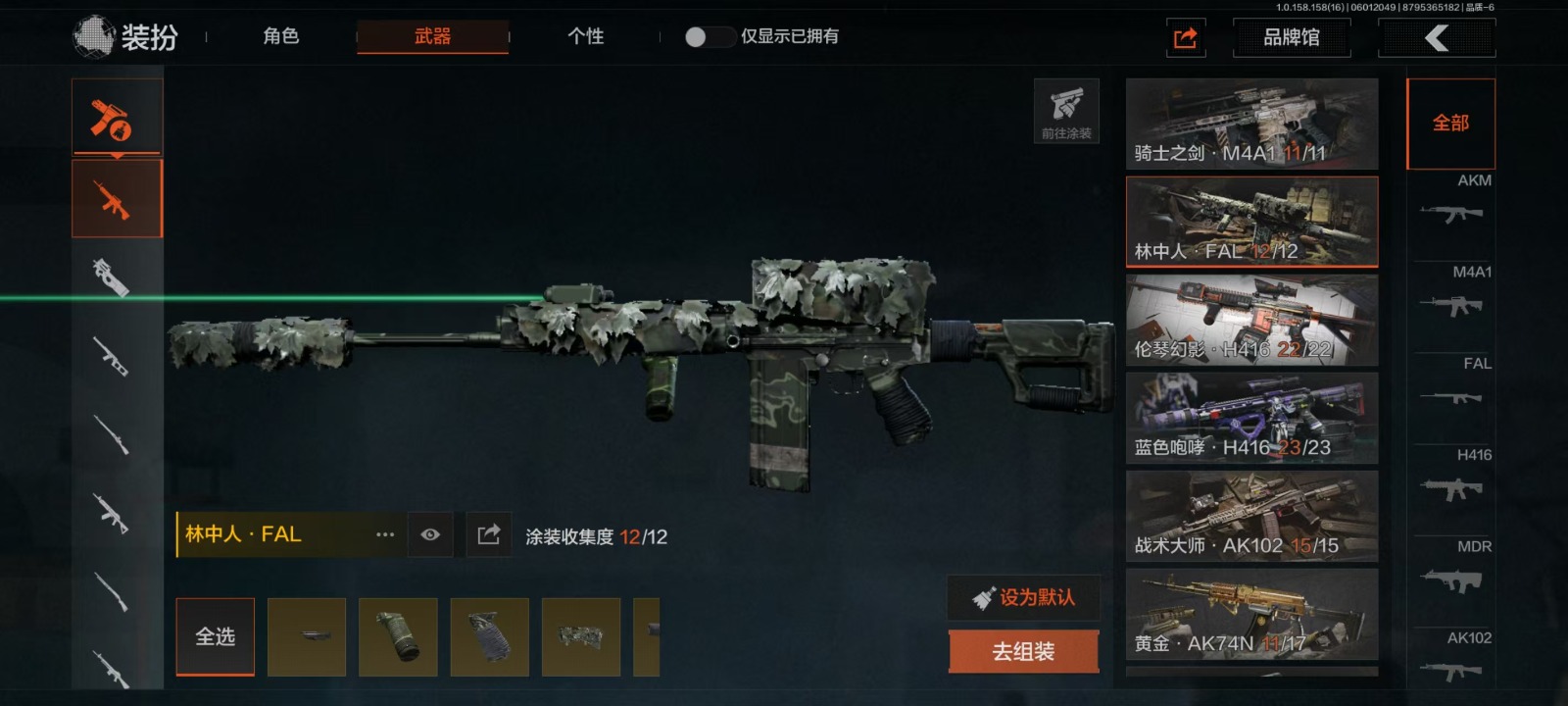Click the 去组装 assemble button

click(1023, 651)
